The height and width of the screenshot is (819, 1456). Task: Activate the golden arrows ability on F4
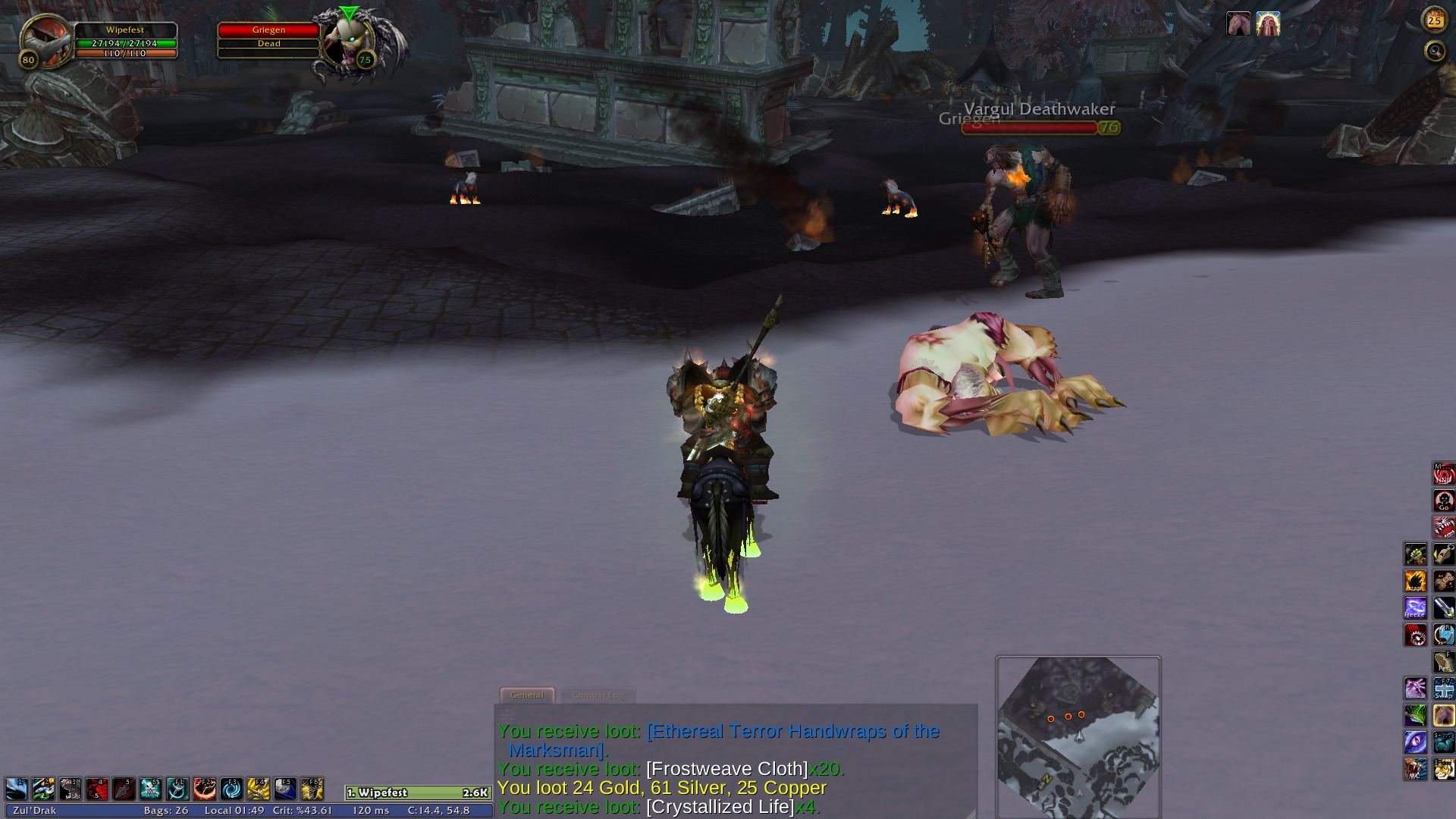(x=259, y=789)
